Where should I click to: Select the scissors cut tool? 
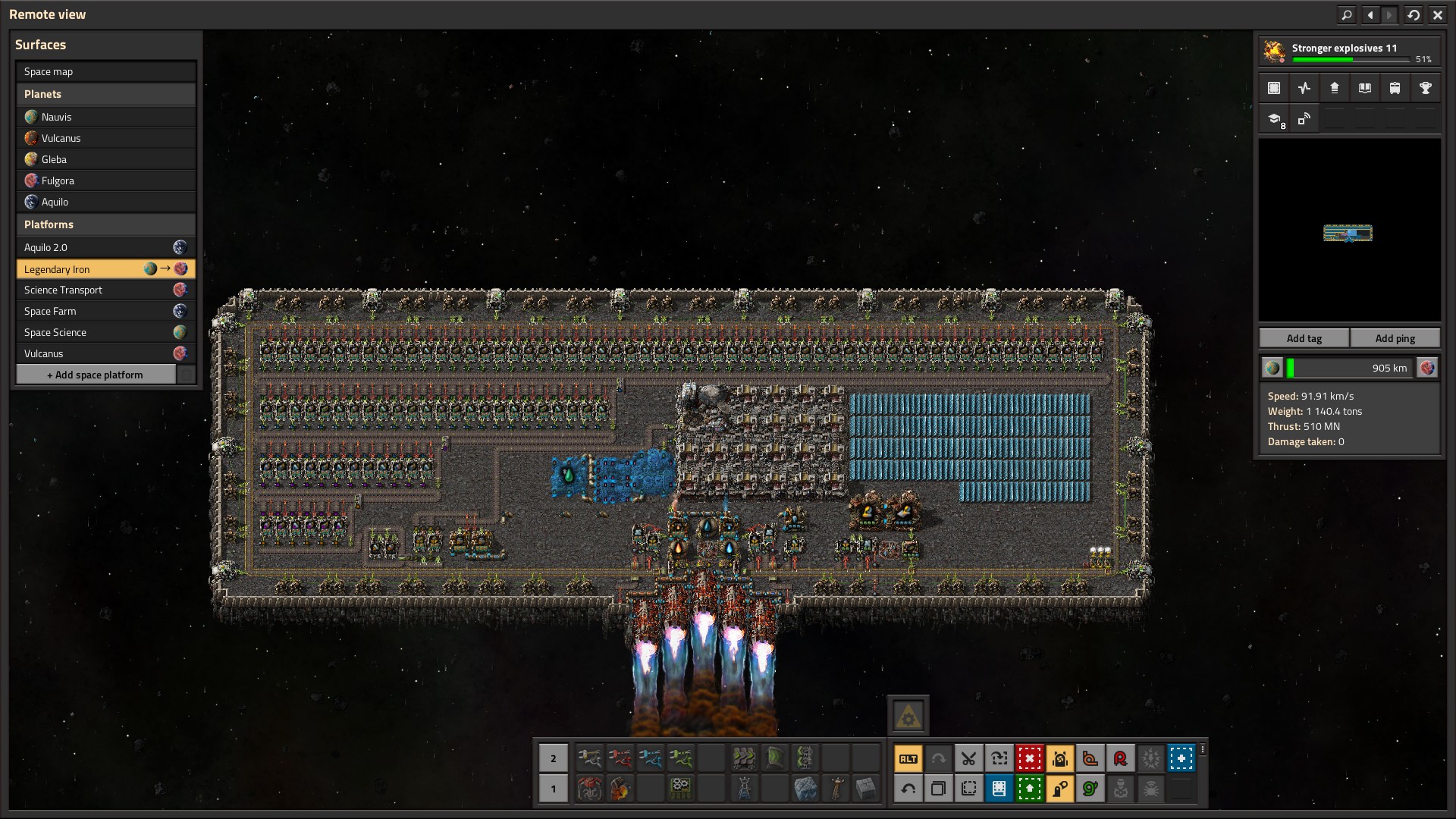click(x=968, y=758)
